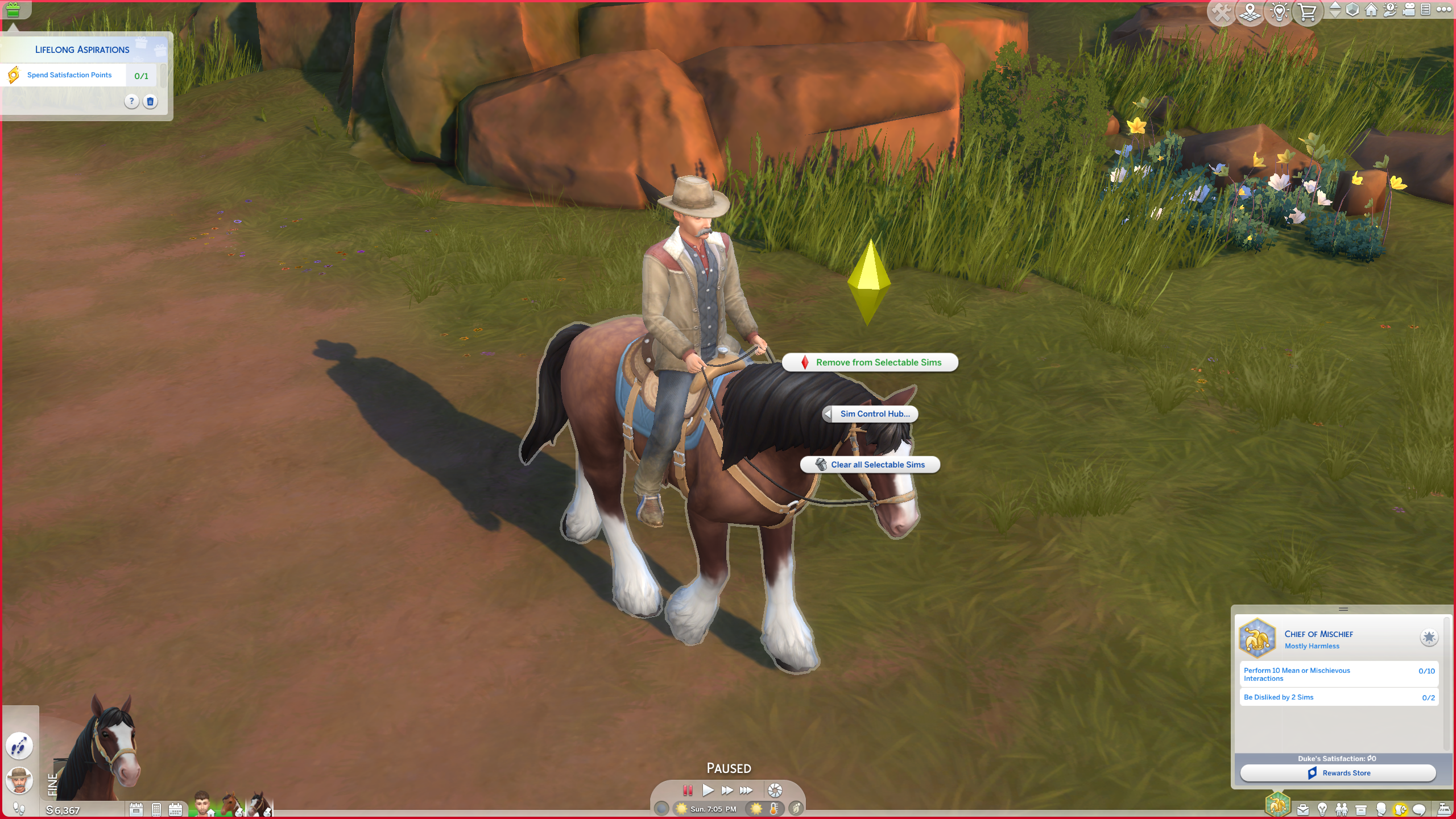Click the play speed button
The height and width of the screenshot is (819, 1456).
pyautogui.click(x=708, y=790)
